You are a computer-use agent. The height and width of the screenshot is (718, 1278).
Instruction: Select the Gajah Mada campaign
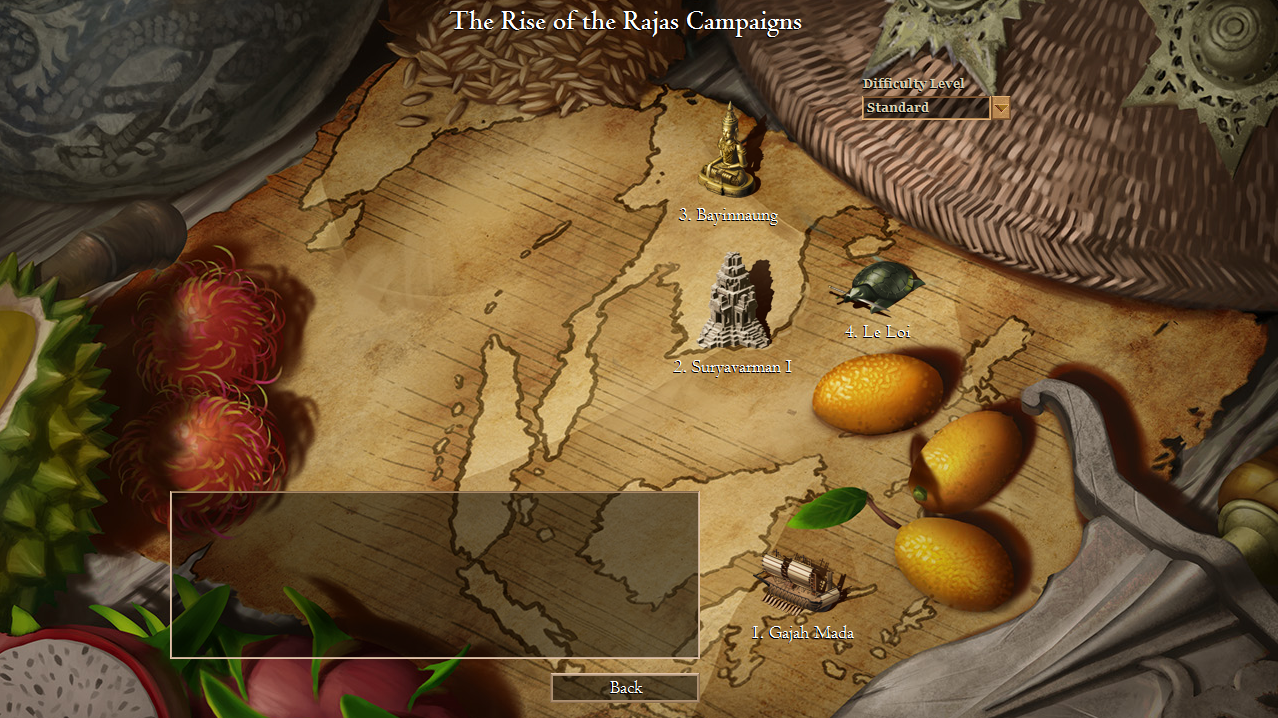pyautogui.click(x=802, y=583)
